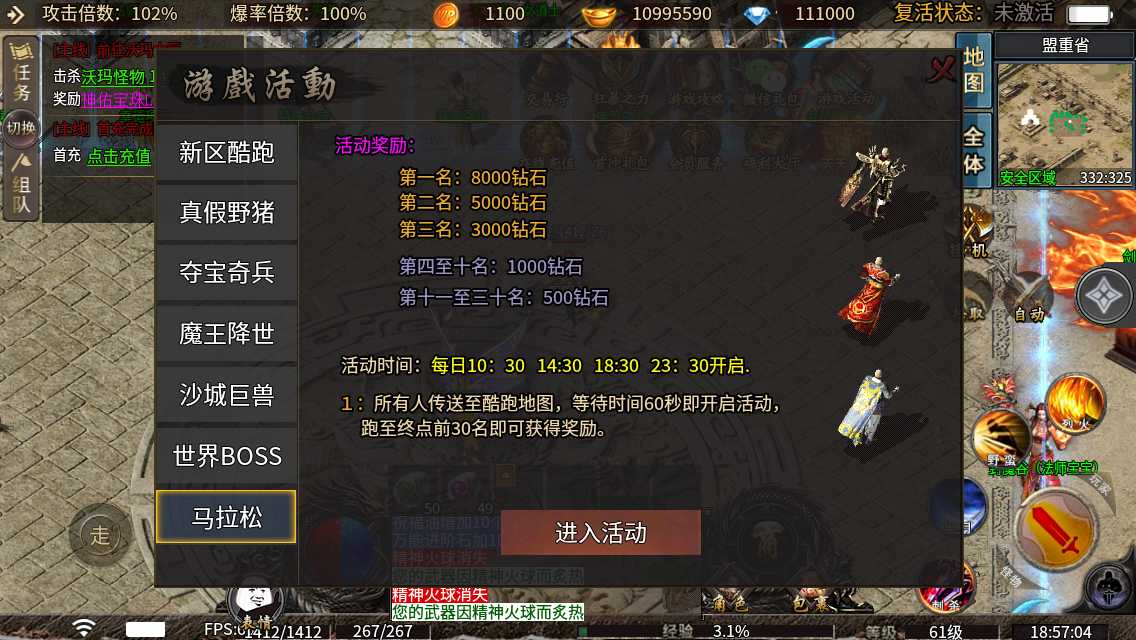Viewport: 1136px width, 640px height.
Task: Open the 任务 quest panel
Action: click(22, 78)
